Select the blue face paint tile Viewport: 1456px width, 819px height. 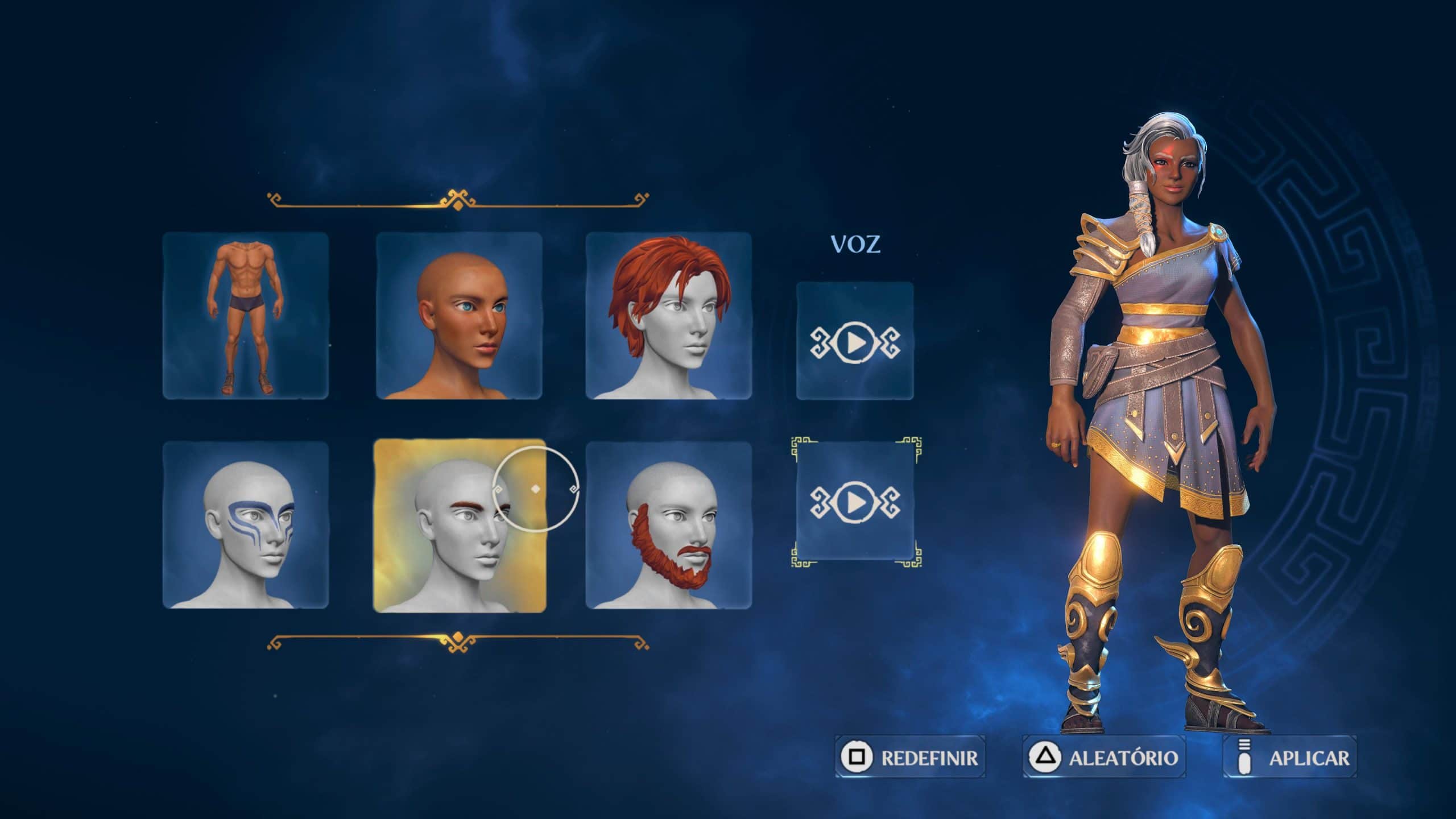246,525
